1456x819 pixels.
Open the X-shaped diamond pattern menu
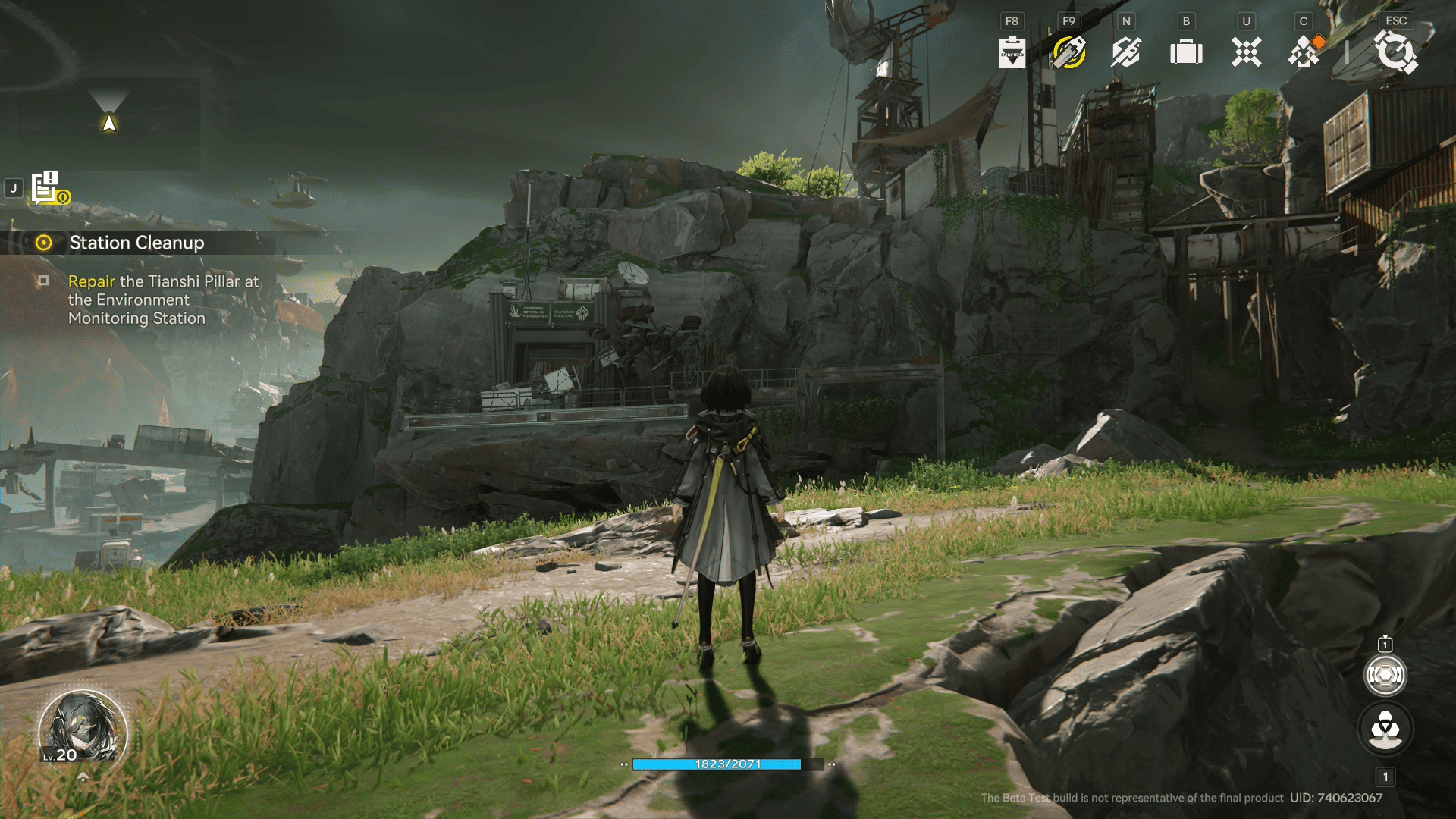click(x=1246, y=52)
